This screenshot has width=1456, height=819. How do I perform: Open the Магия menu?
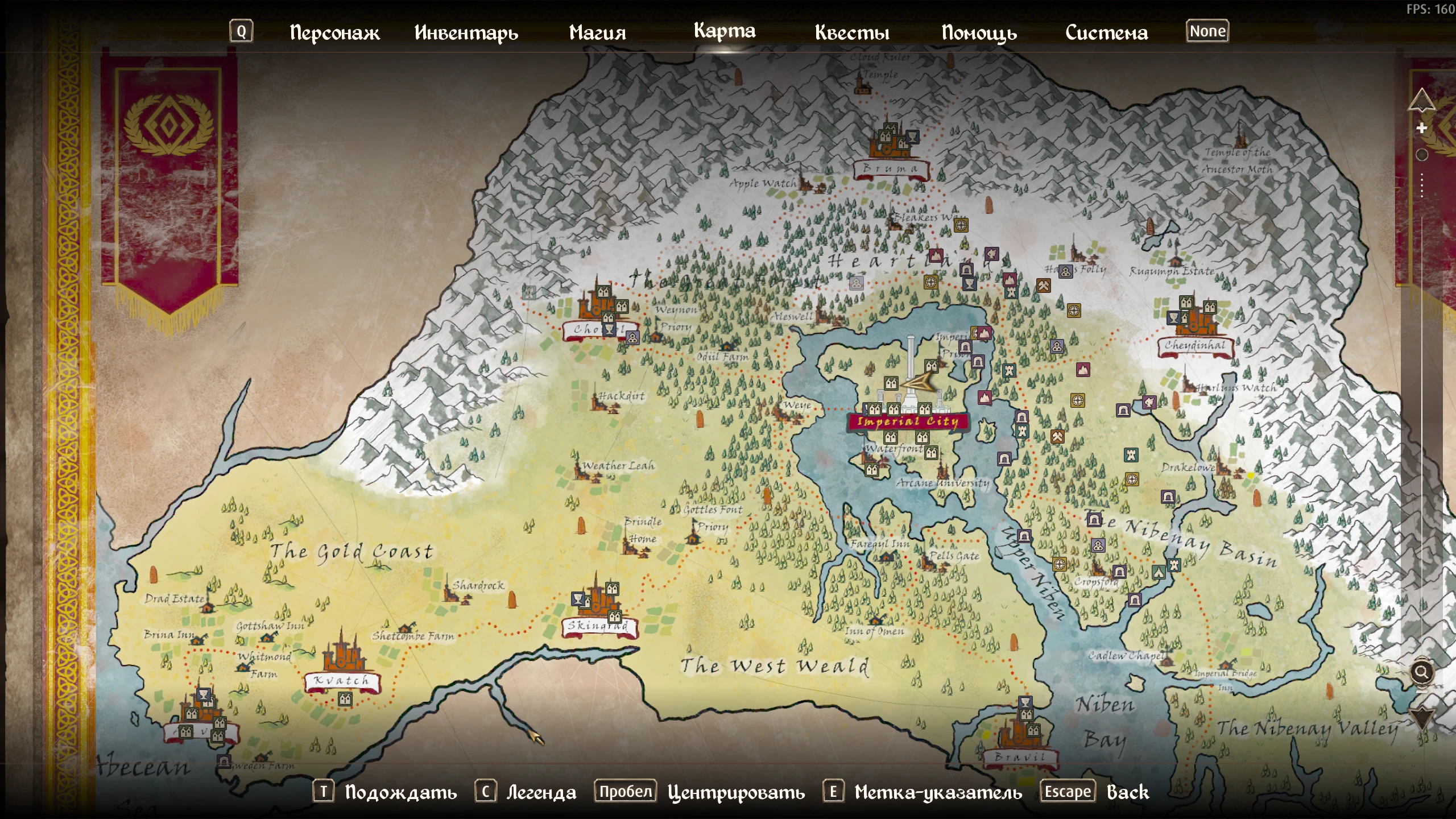(597, 33)
